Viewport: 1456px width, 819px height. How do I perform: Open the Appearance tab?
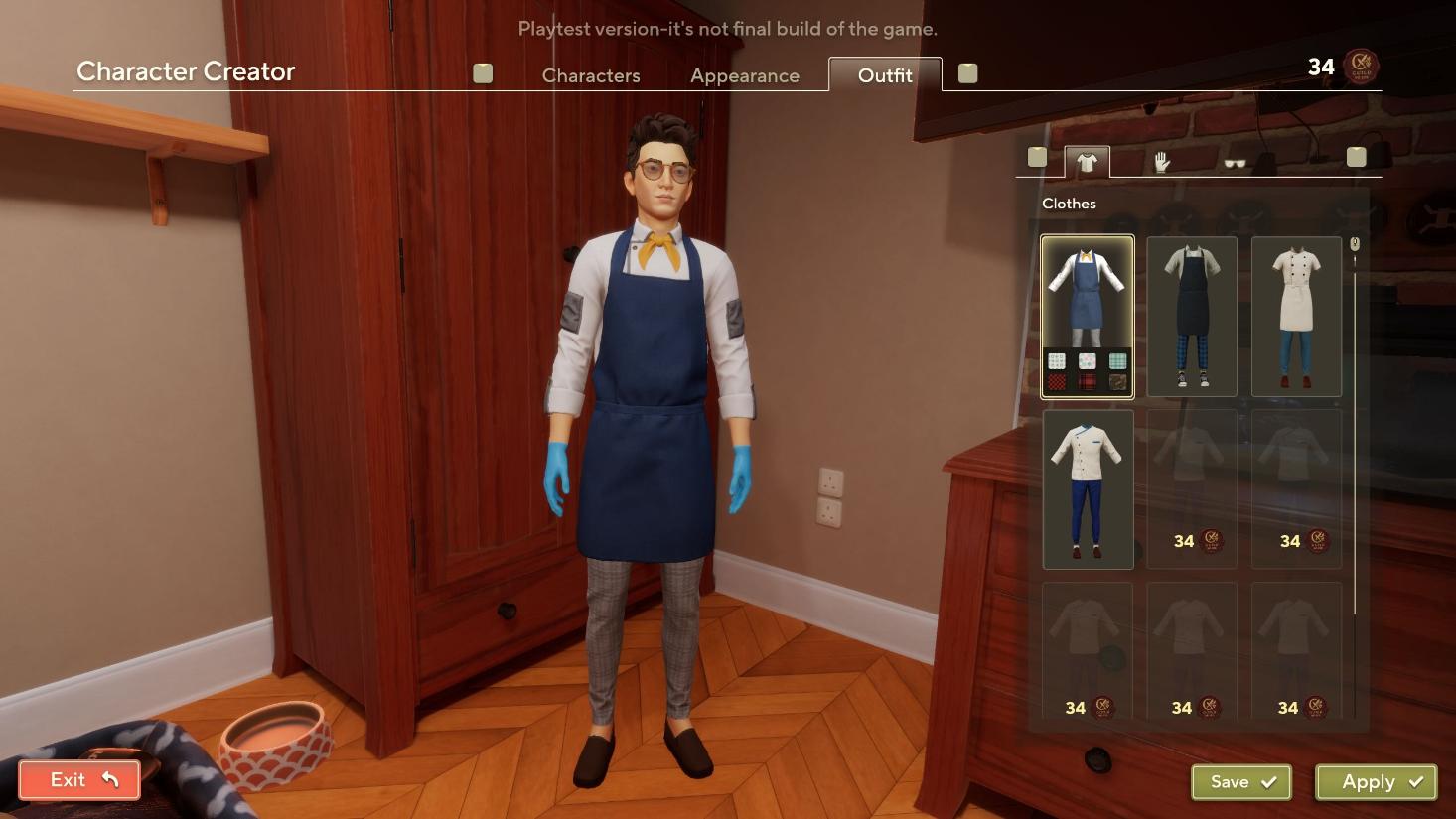point(744,75)
